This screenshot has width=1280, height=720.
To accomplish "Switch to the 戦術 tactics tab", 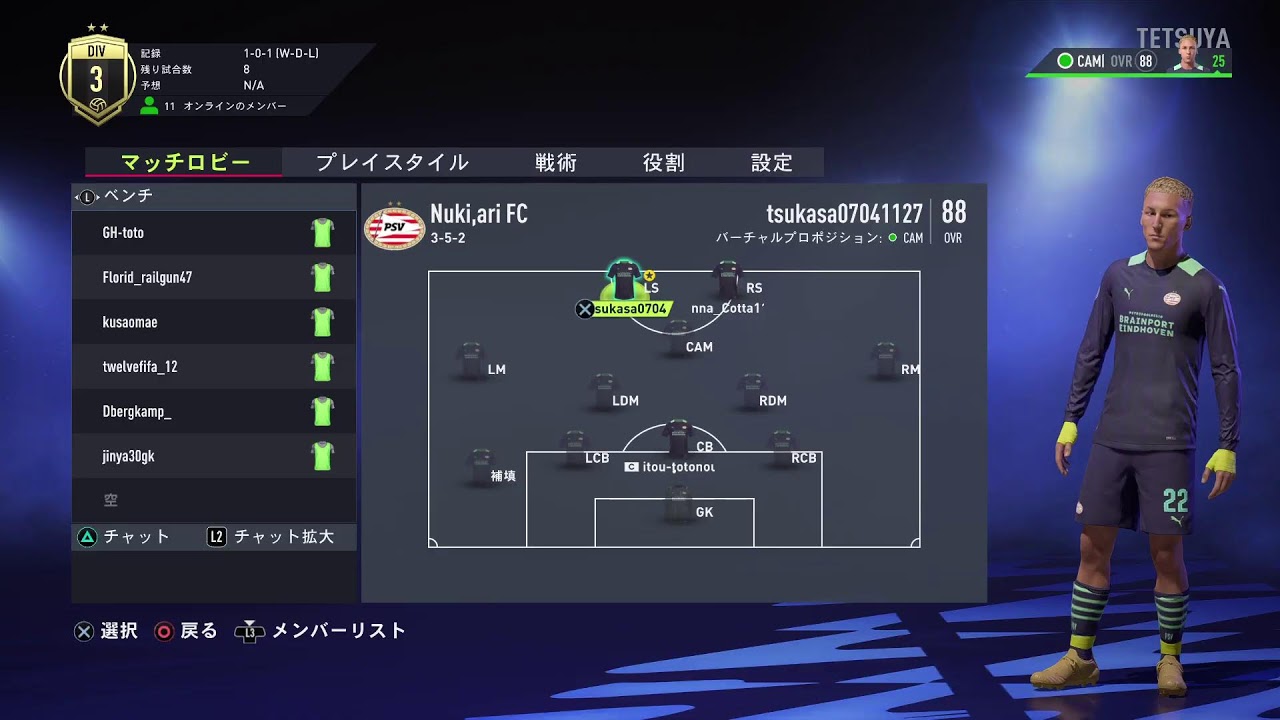I will tap(556, 162).
